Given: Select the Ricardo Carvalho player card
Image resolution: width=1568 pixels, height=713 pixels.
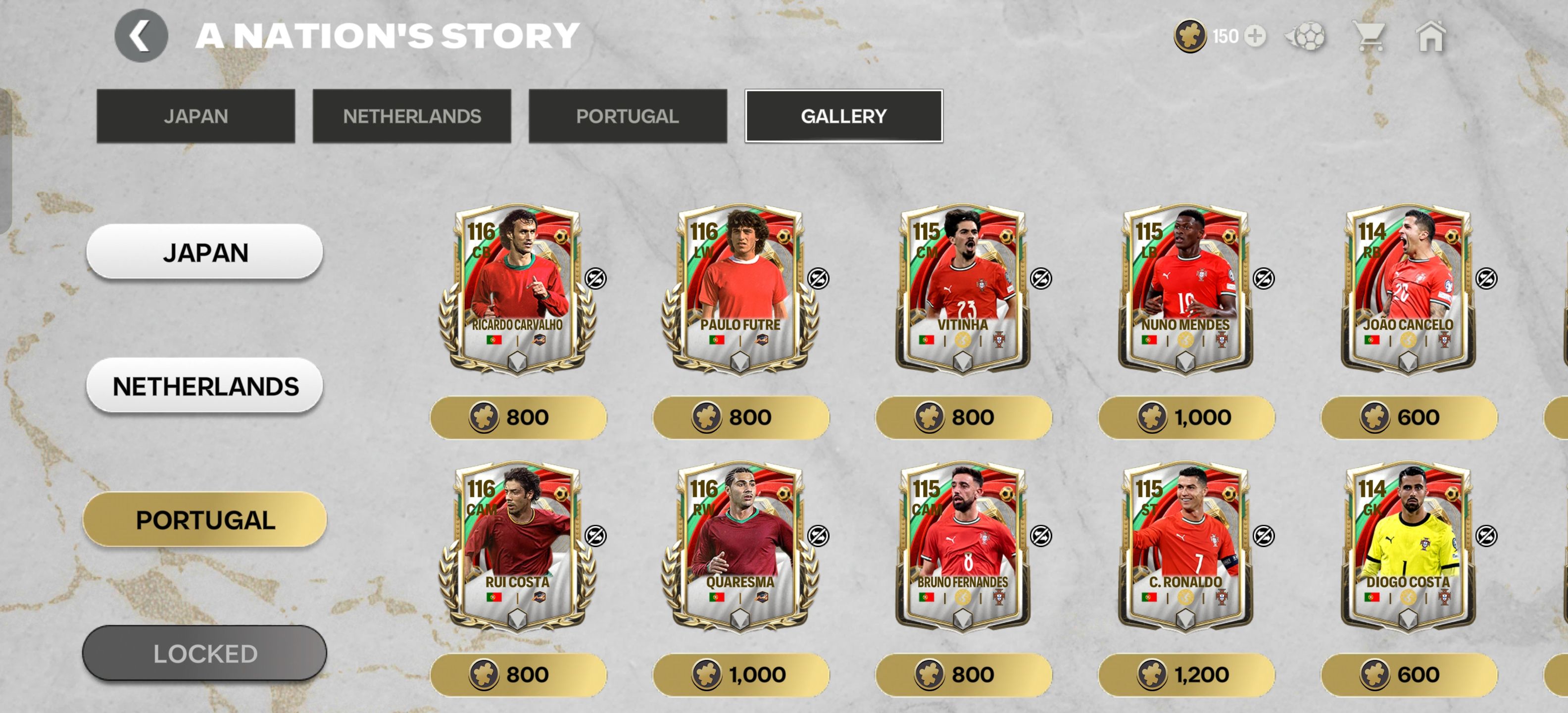Looking at the screenshot, I should click(517, 287).
